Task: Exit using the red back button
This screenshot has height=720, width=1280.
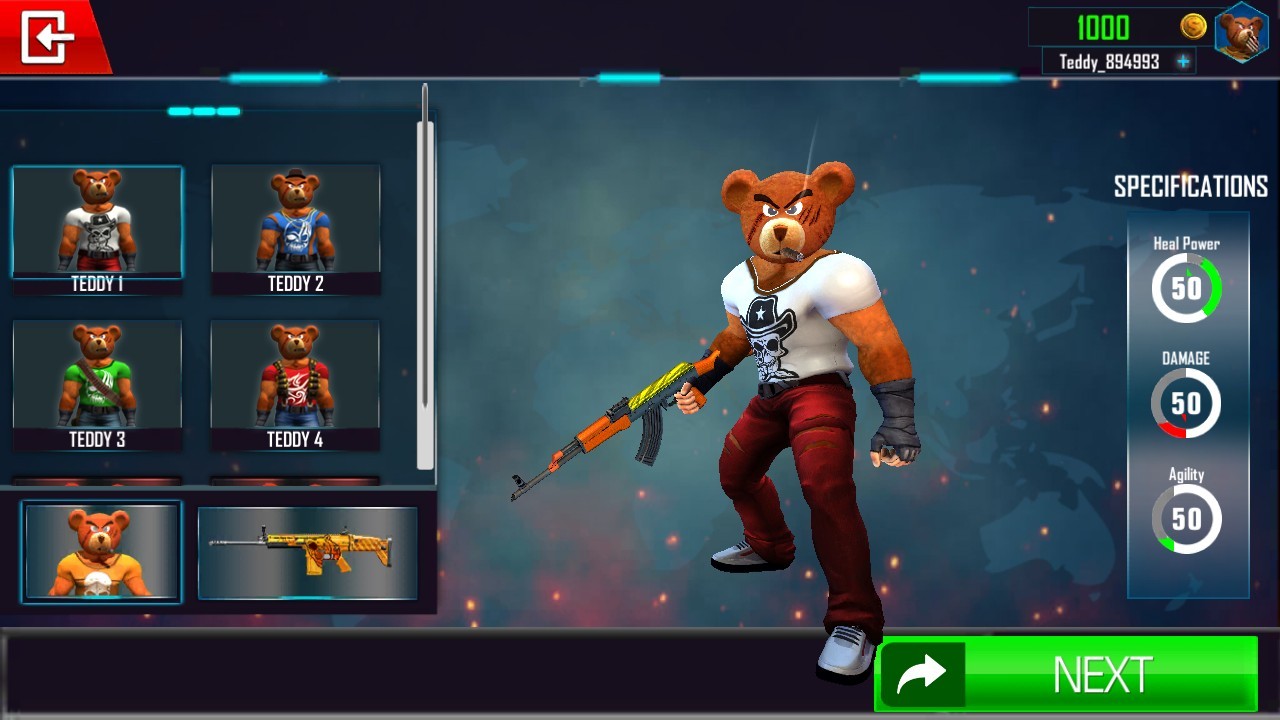Action: point(48,37)
